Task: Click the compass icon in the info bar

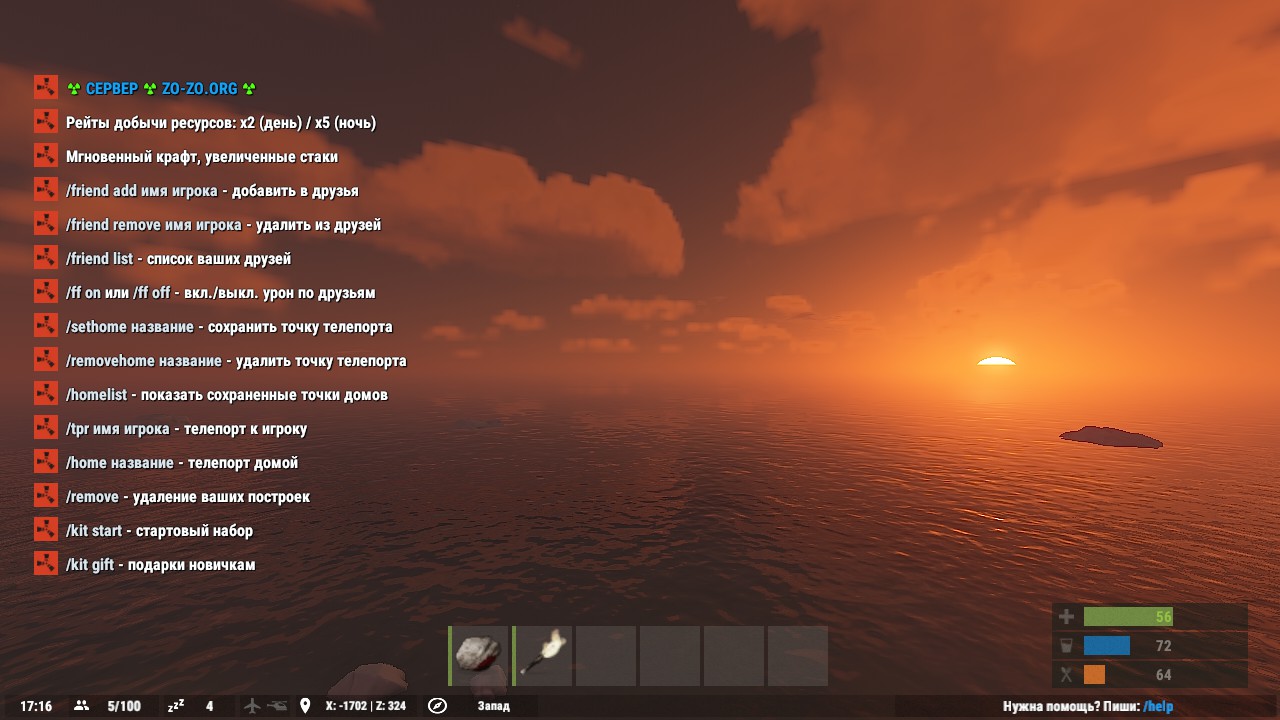Action: click(x=437, y=706)
